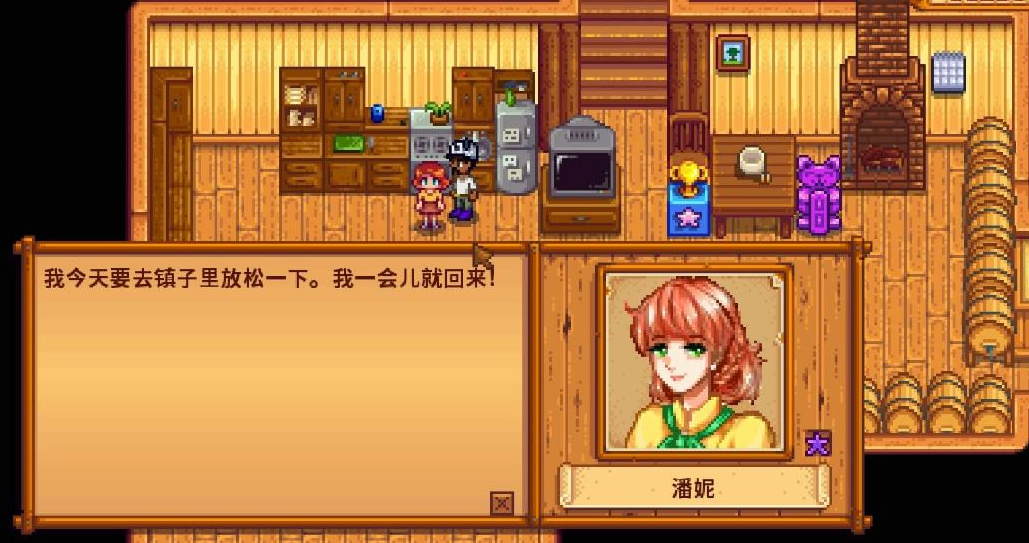Close the dialogue with the X button
The width and height of the screenshot is (1029, 543).
click(x=502, y=503)
